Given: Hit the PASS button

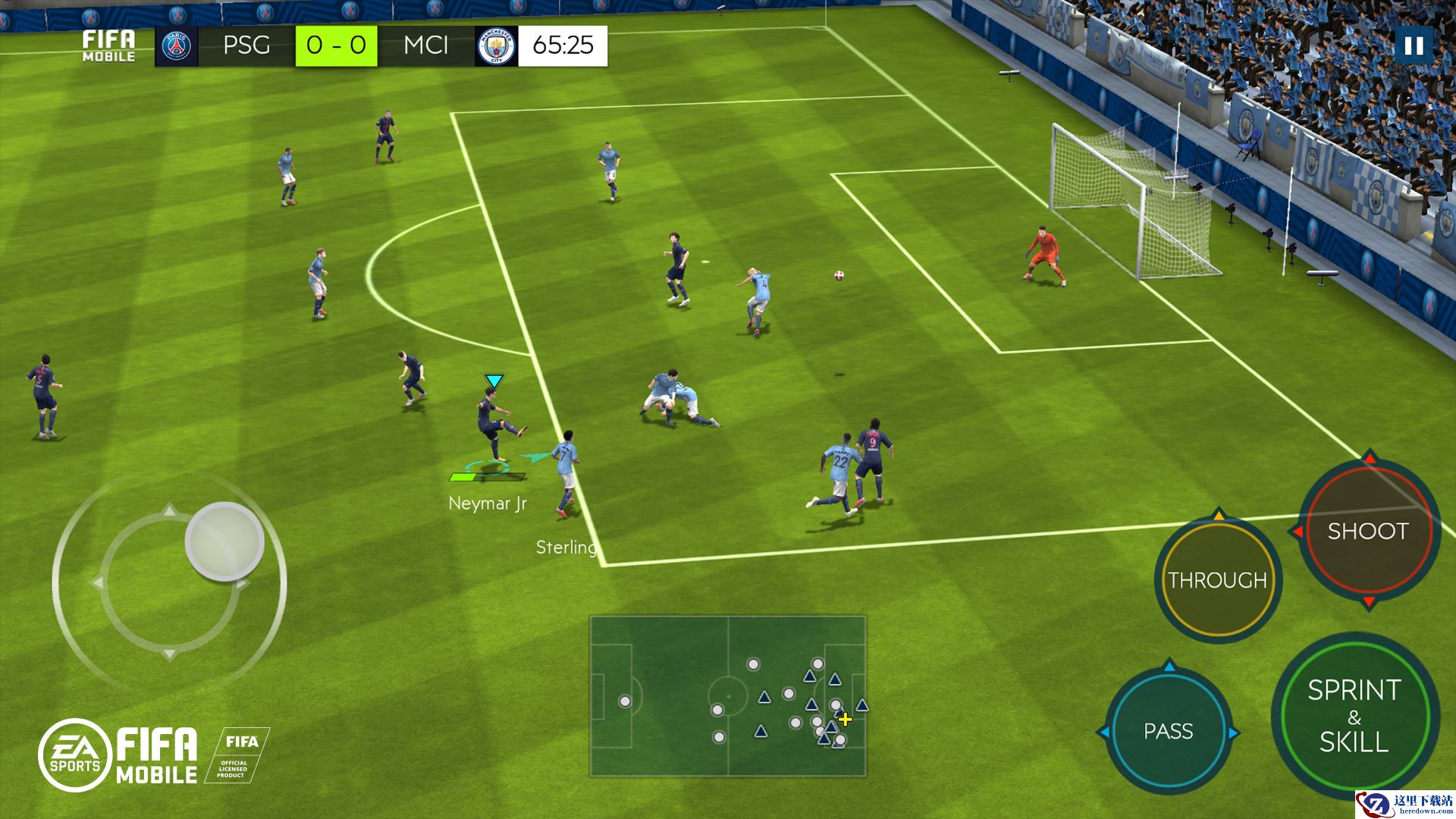Looking at the screenshot, I should coord(1168,732).
